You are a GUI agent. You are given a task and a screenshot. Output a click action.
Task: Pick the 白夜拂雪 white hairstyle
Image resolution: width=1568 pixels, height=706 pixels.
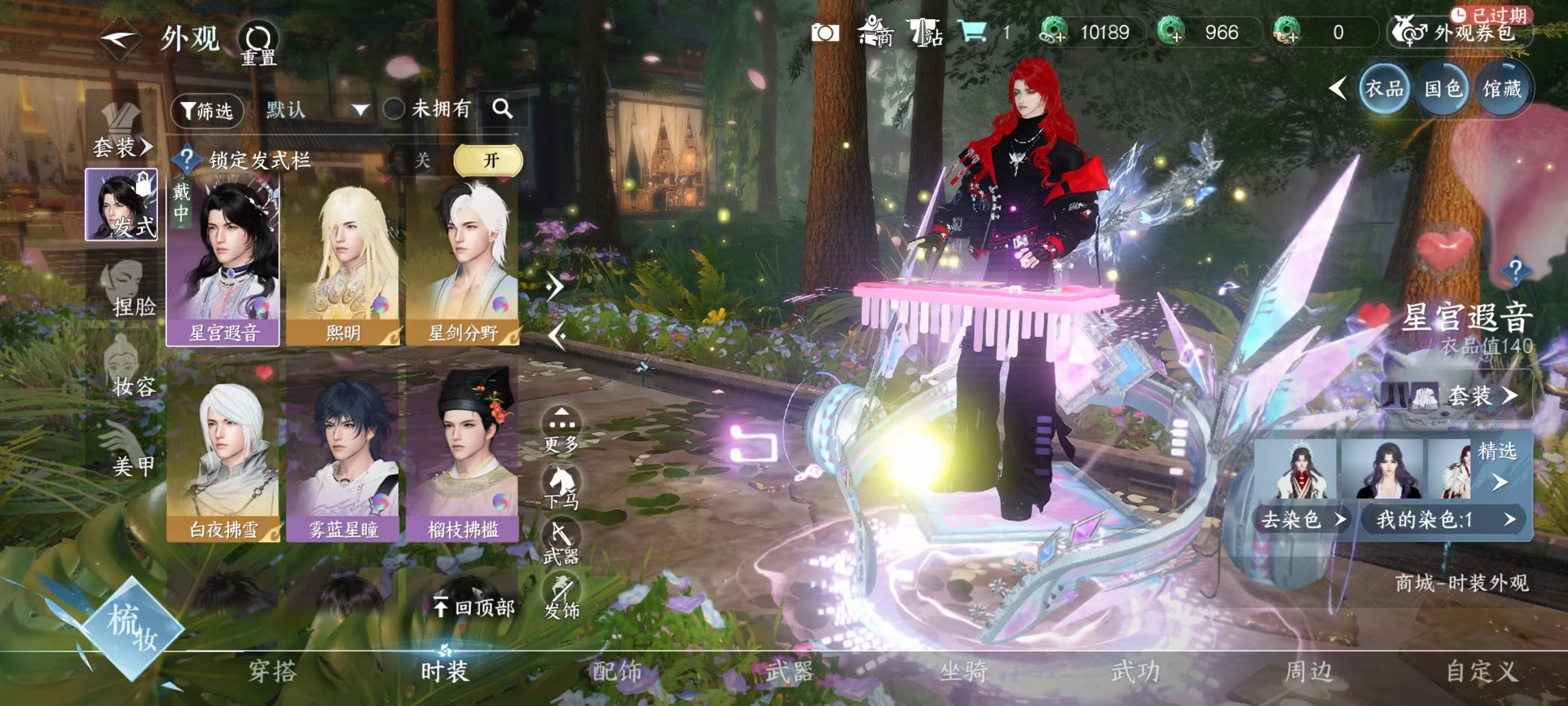coord(223,461)
